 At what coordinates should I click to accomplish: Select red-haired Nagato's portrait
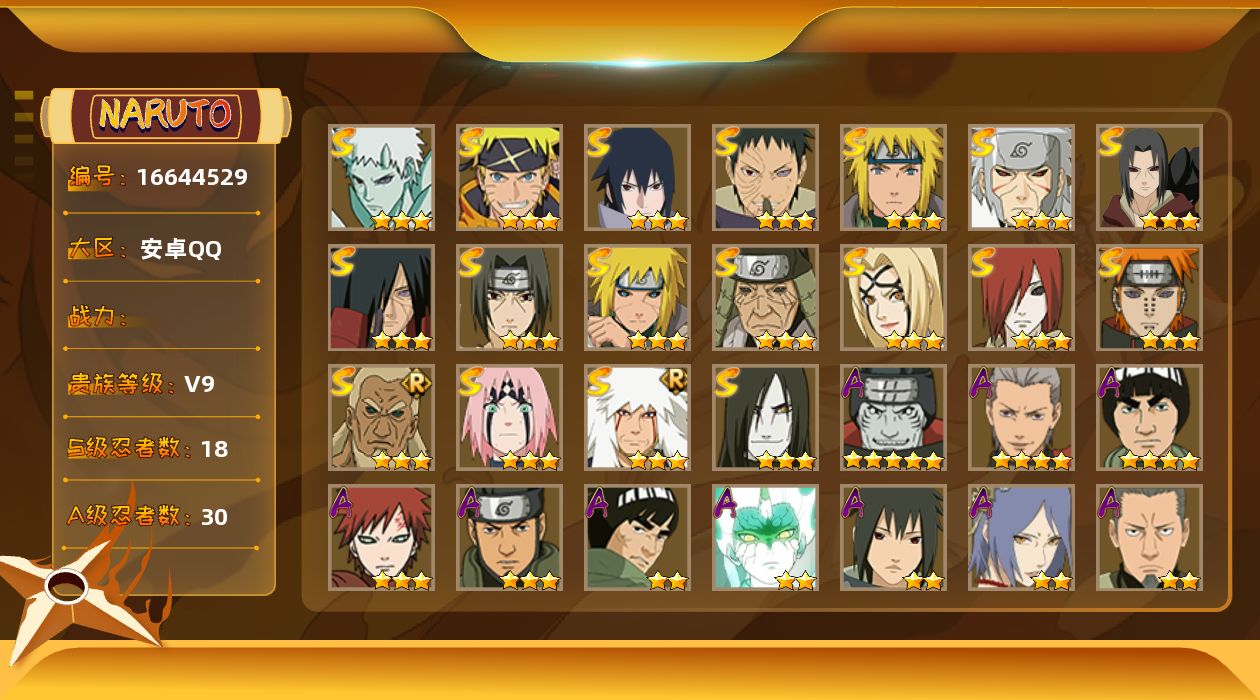[x=1021, y=297]
